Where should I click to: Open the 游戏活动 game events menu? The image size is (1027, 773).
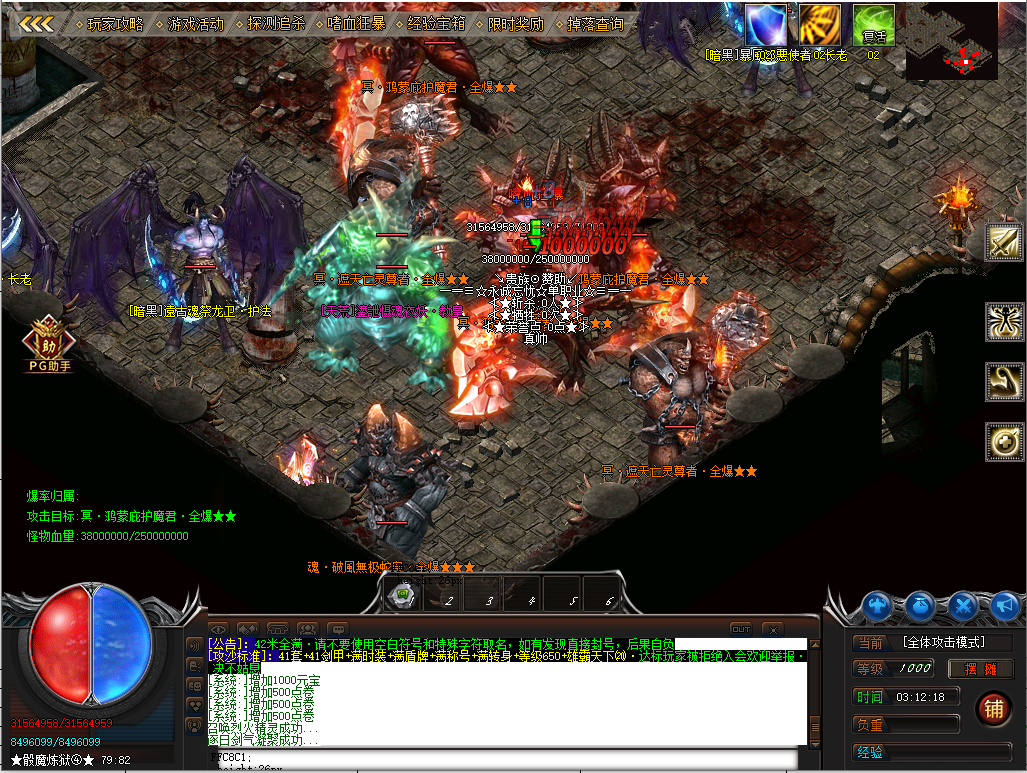click(195, 23)
